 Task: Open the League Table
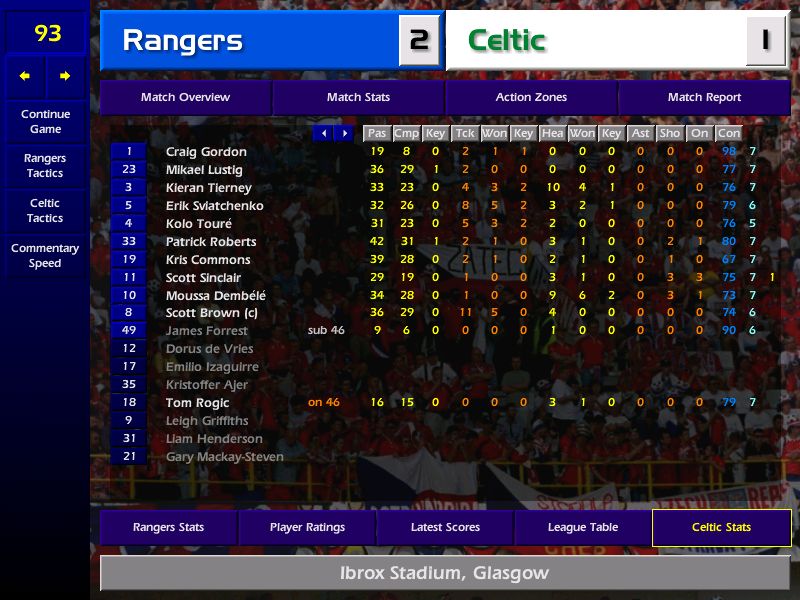point(583,527)
